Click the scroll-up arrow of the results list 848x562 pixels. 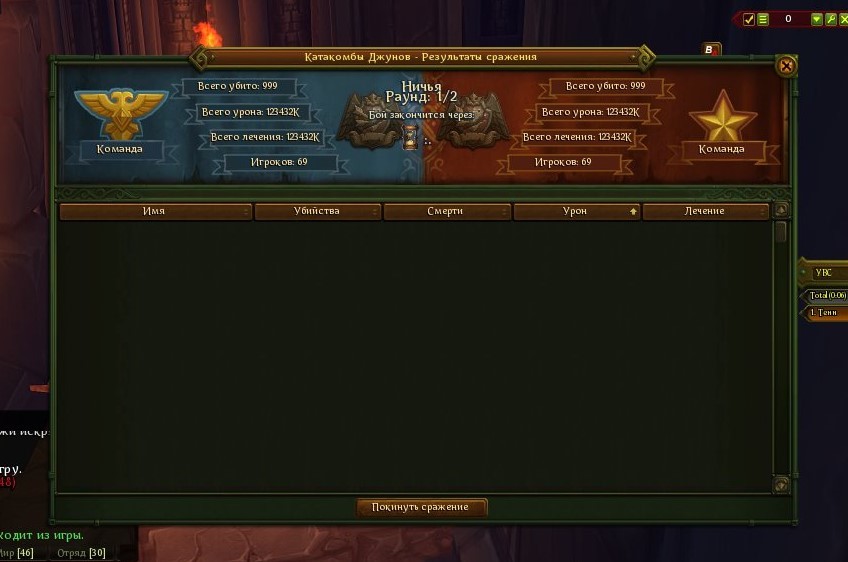pyautogui.click(x=781, y=211)
